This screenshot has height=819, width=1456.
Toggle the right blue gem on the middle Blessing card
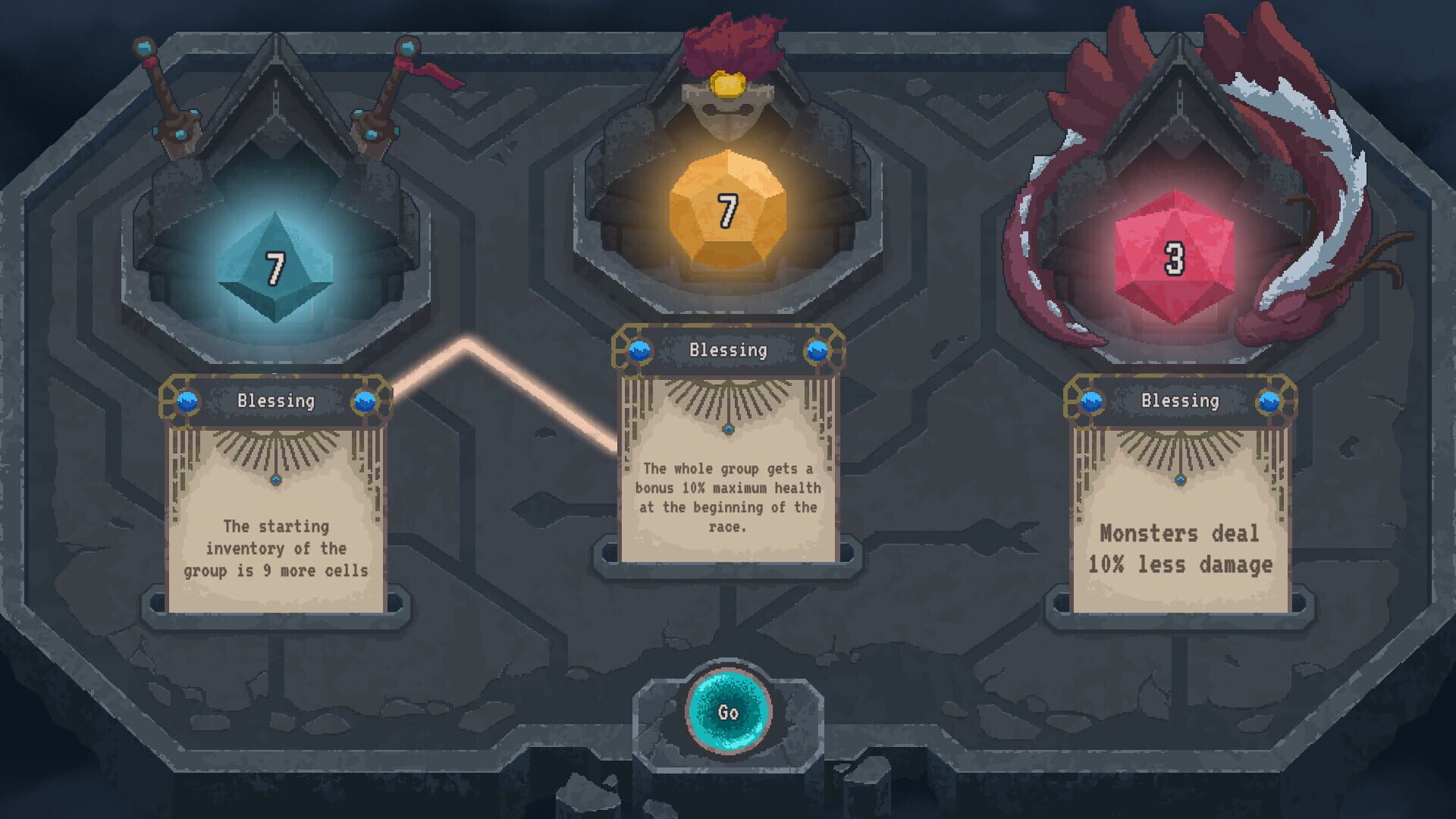coord(819,350)
